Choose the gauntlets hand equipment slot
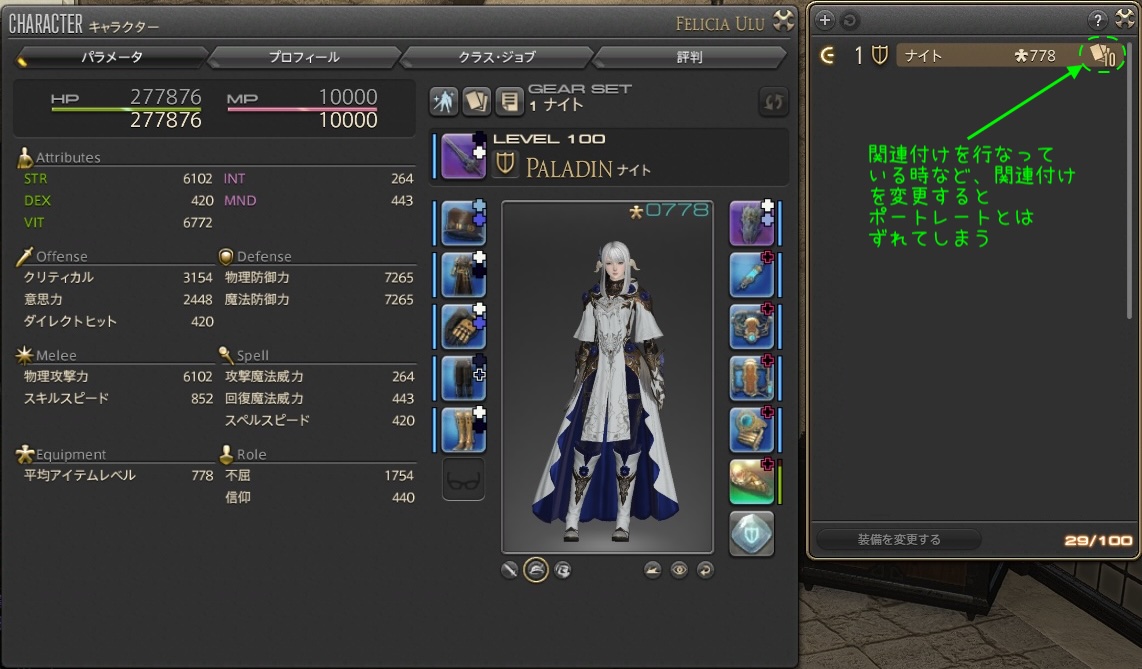This screenshot has width=1142, height=669. coord(463,326)
